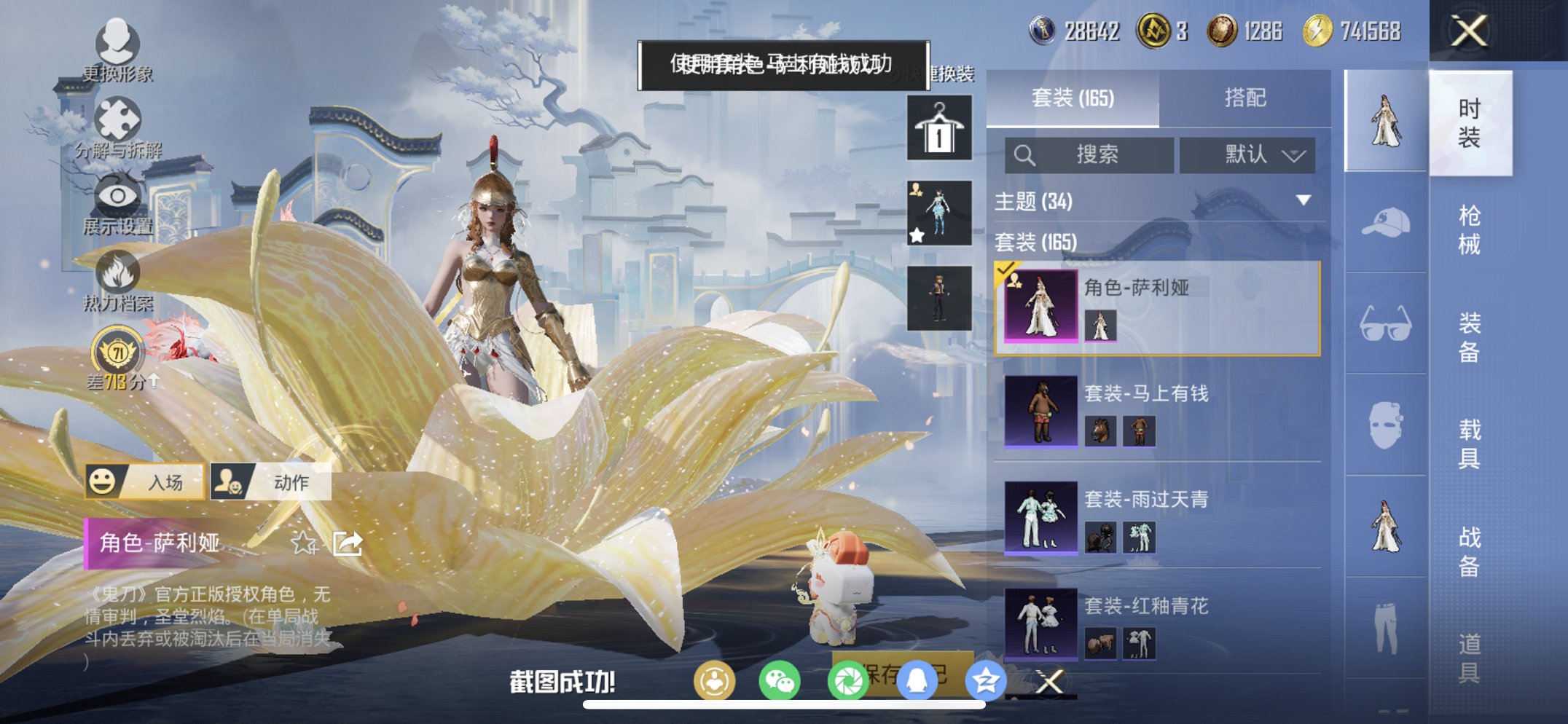Select the 套装-马上有钱 outfit

point(1157,412)
